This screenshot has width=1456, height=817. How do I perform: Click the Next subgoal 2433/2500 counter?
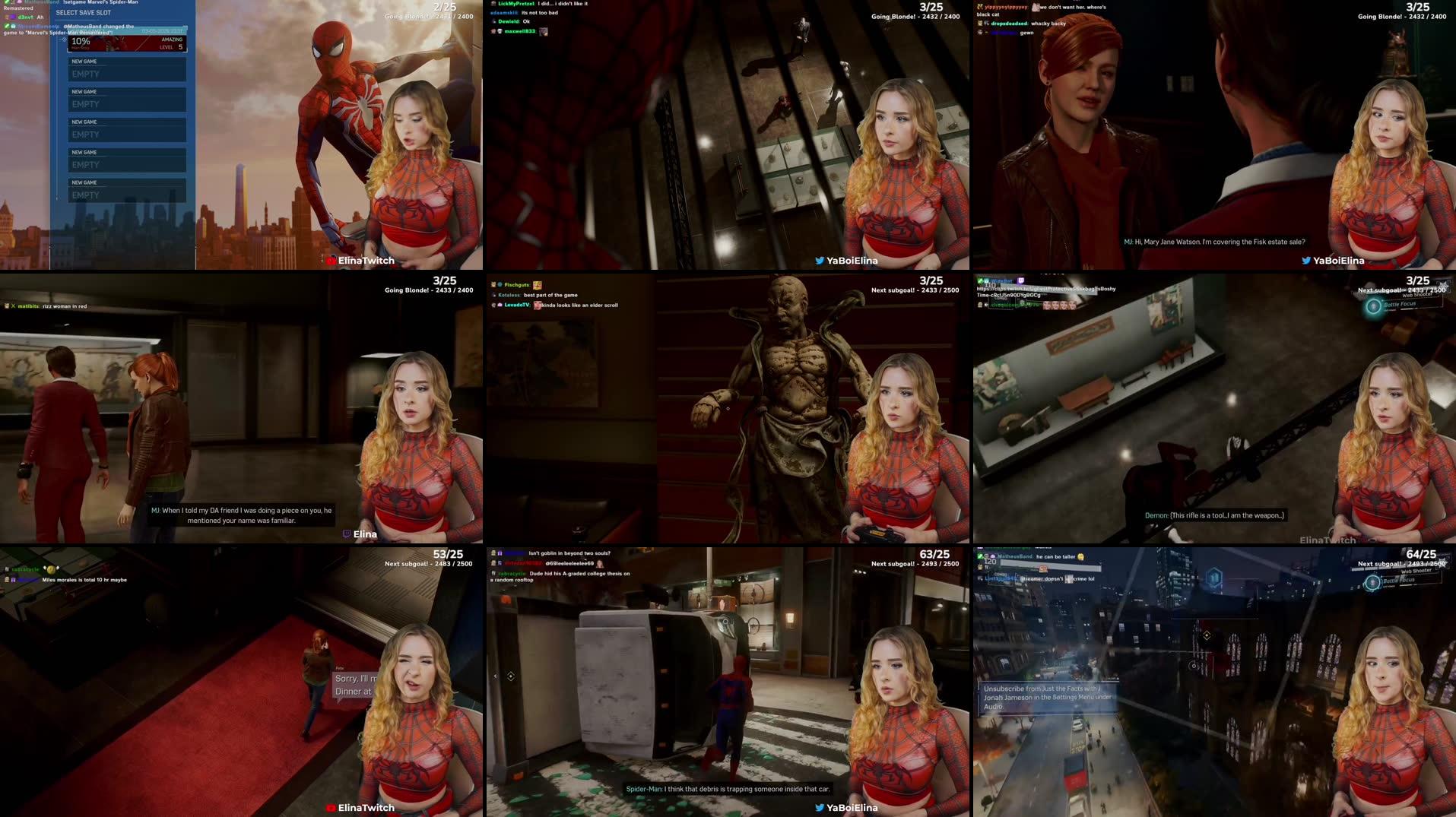pos(1404,290)
